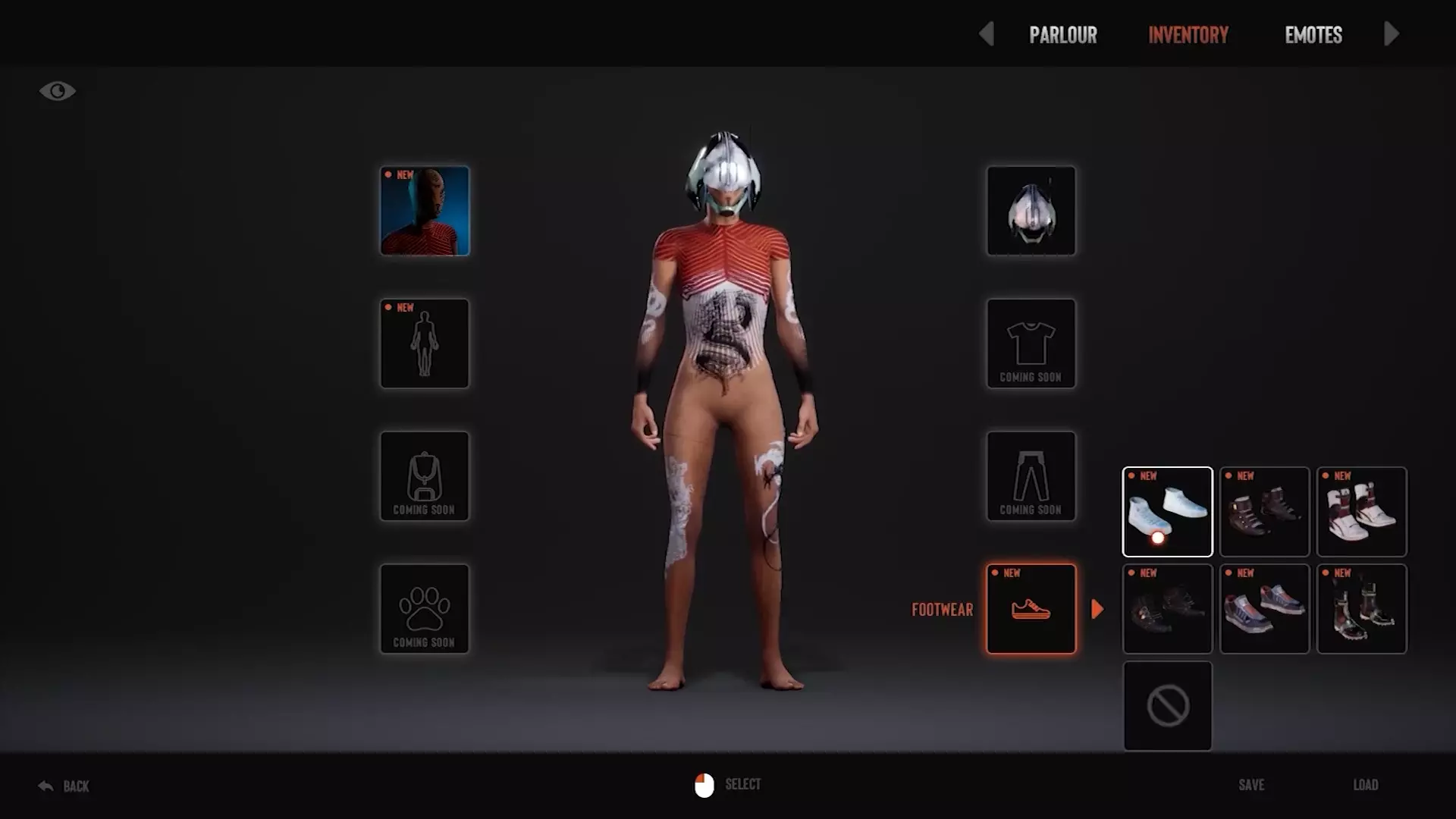Image resolution: width=1456 pixels, height=819 pixels.
Task: Click the right arrow beside Emotes
Action: click(x=1391, y=34)
